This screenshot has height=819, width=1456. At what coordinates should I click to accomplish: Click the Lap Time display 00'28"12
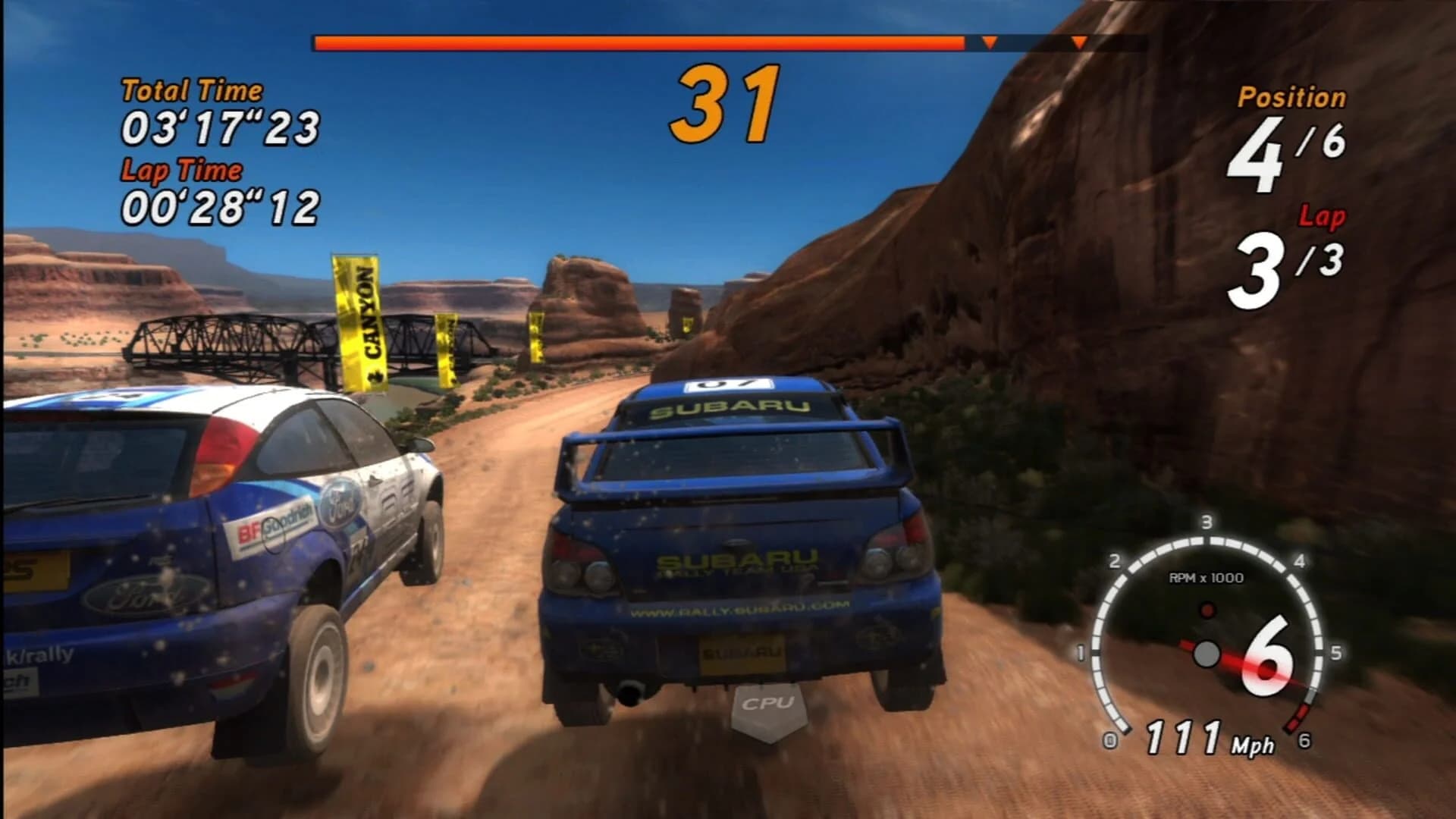[220, 203]
